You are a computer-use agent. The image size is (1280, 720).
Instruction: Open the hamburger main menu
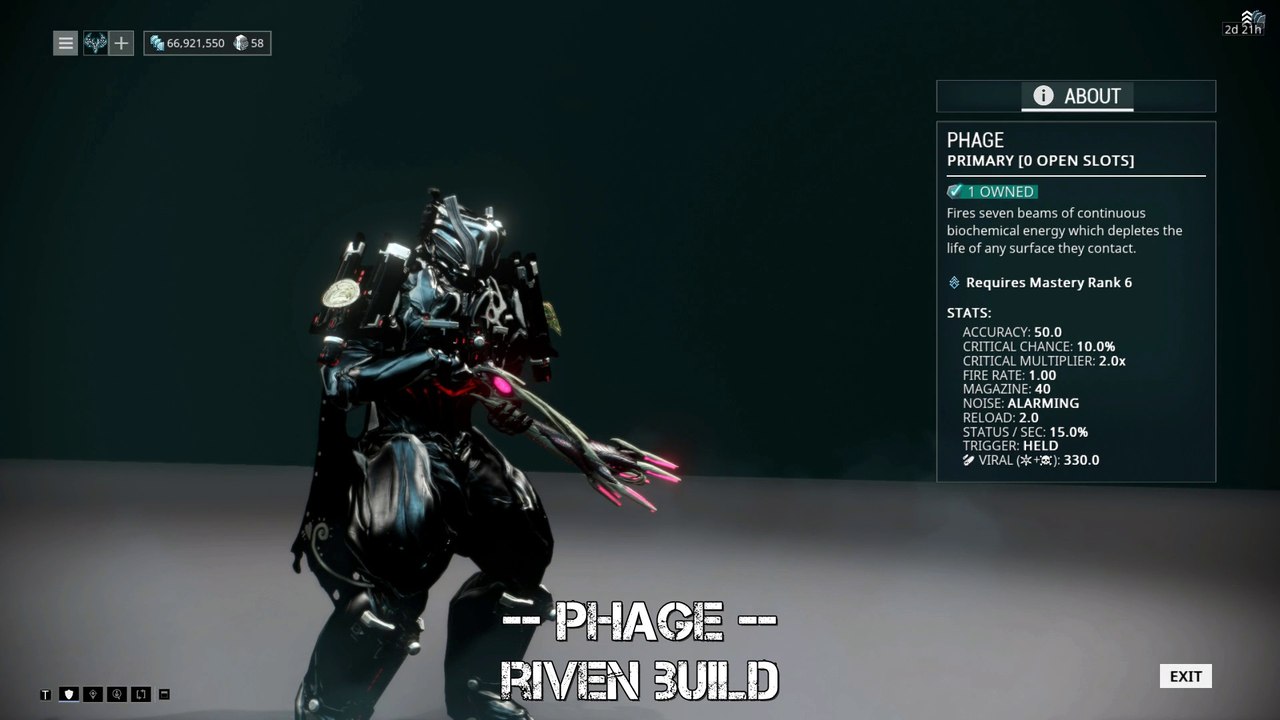click(65, 43)
